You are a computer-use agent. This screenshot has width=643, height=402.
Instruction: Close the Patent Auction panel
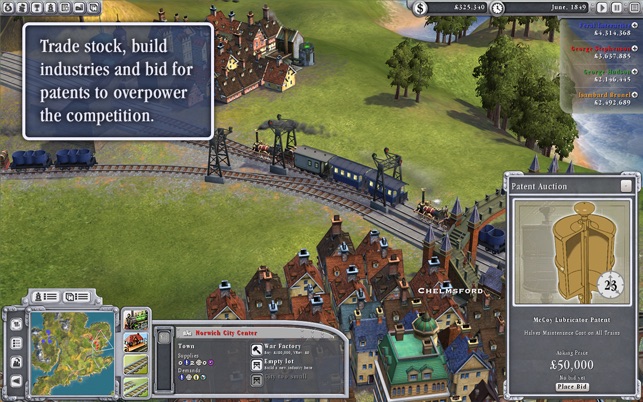[626, 186]
